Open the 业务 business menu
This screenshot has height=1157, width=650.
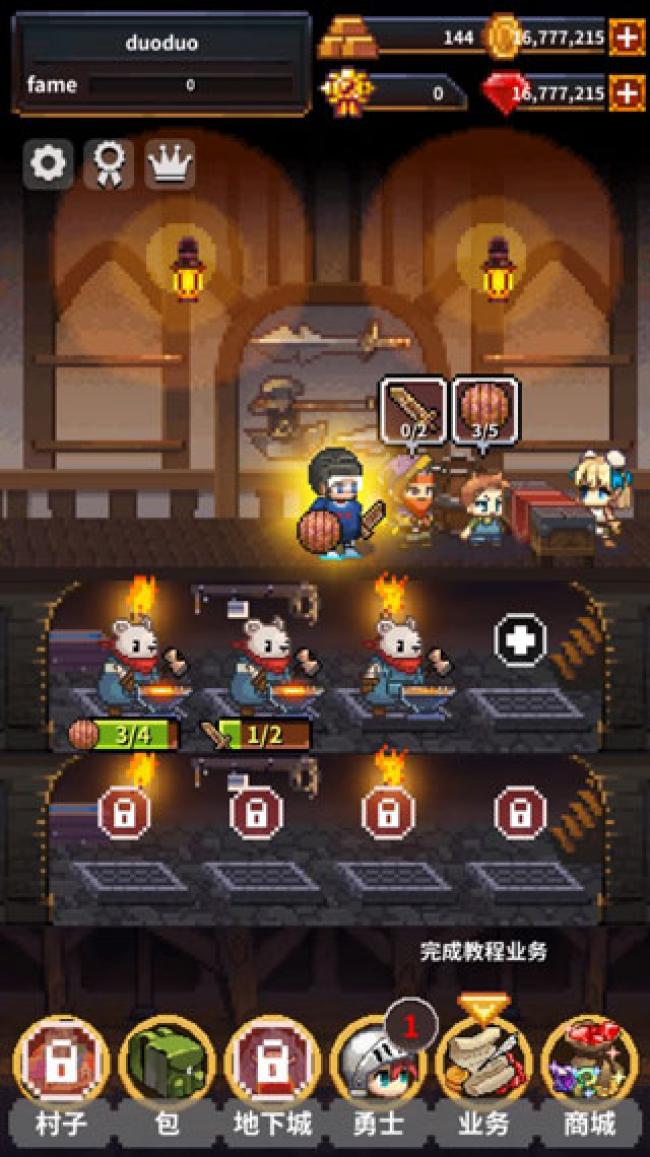point(484,1067)
